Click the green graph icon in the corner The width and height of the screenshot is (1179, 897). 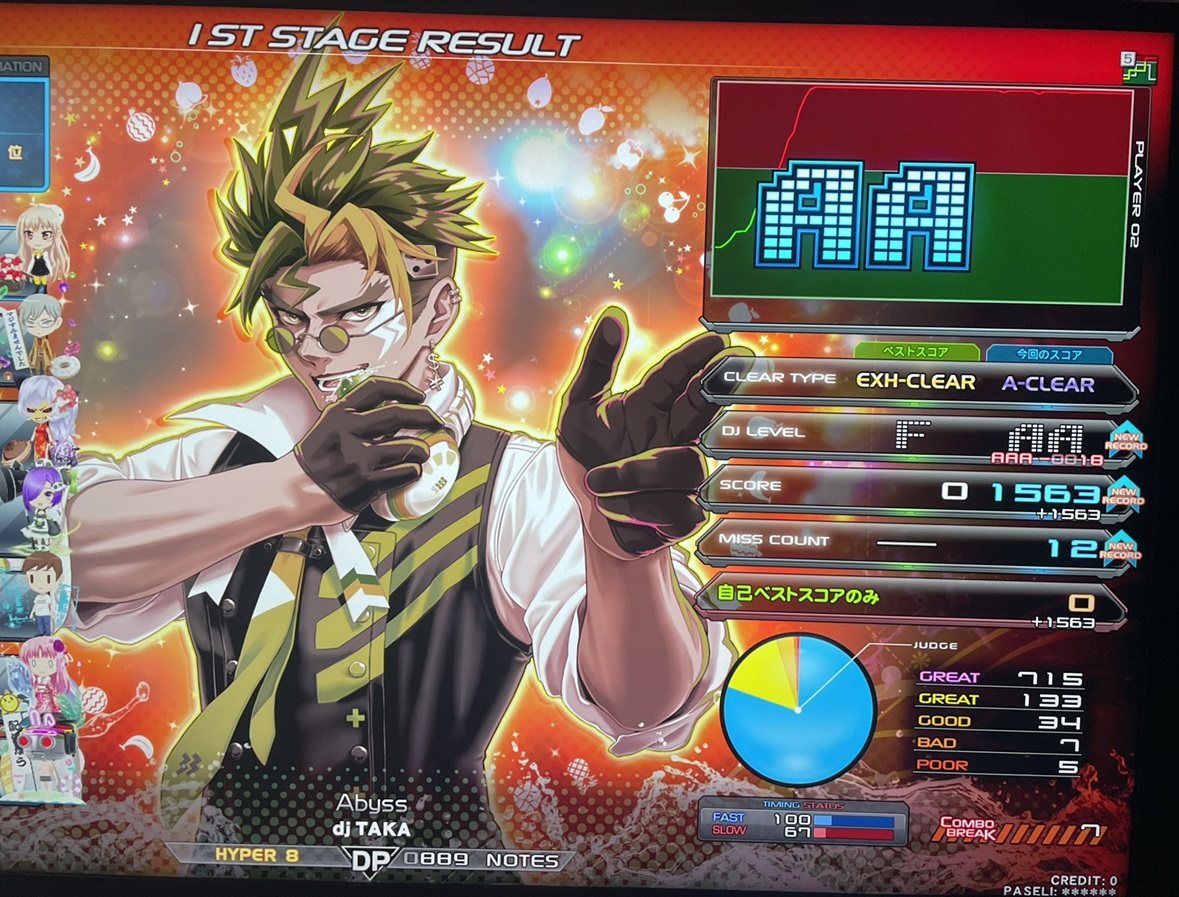(x=1139, y=68)
